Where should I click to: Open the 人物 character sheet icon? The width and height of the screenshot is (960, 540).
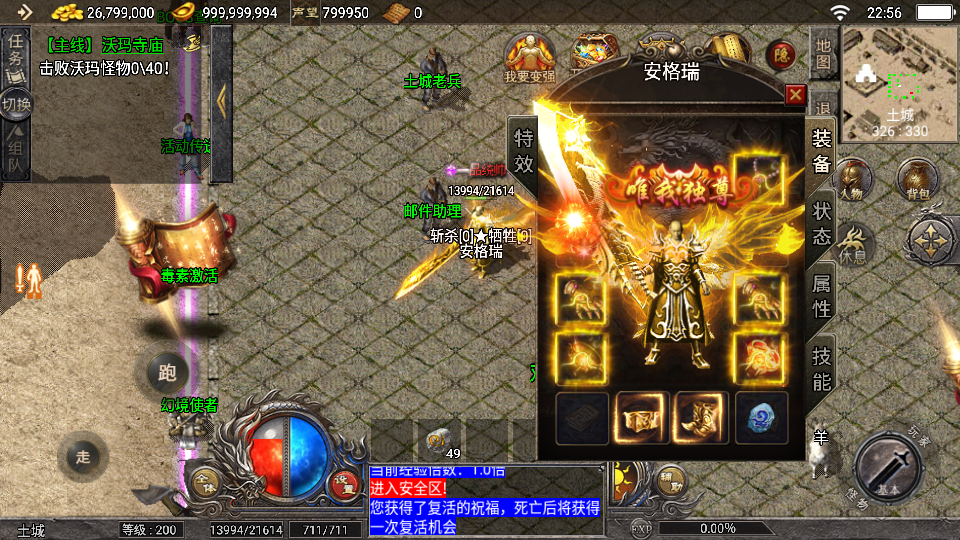[852, 180]
